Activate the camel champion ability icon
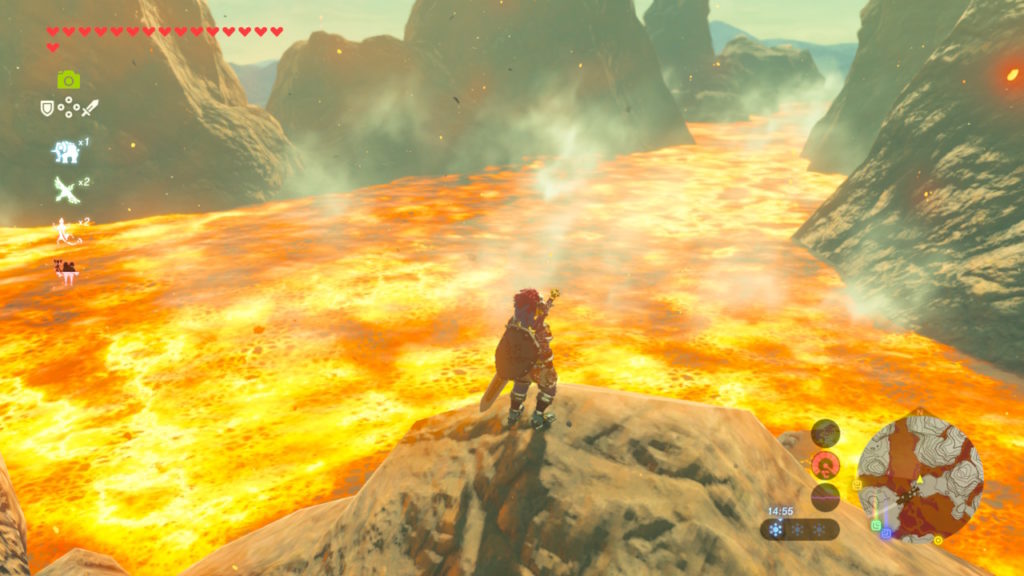The image size is (1024, 576). click(67, 269)
